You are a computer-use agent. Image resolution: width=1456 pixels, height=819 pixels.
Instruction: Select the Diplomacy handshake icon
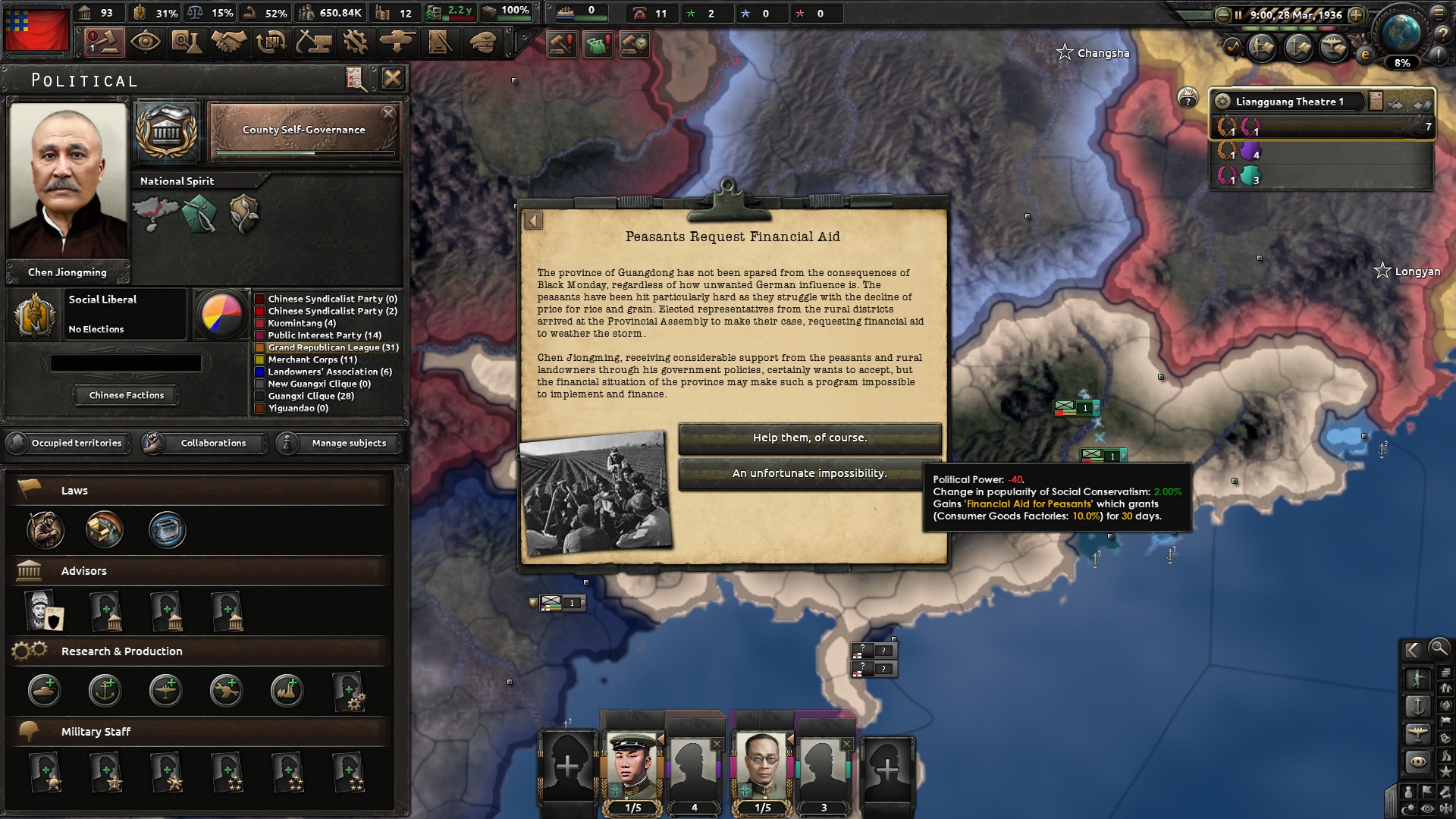[x=227, y=42]
